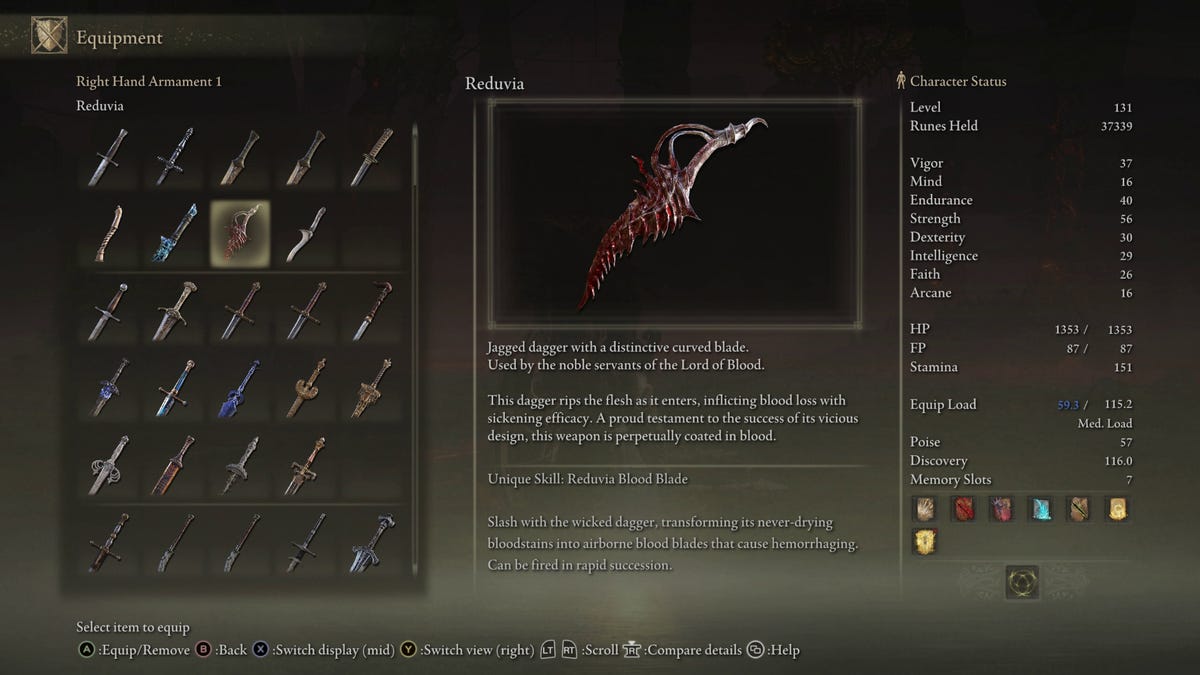
Task: Click the Equipment header crest icon
Action: pyautogui.click(x=49, y=36)
